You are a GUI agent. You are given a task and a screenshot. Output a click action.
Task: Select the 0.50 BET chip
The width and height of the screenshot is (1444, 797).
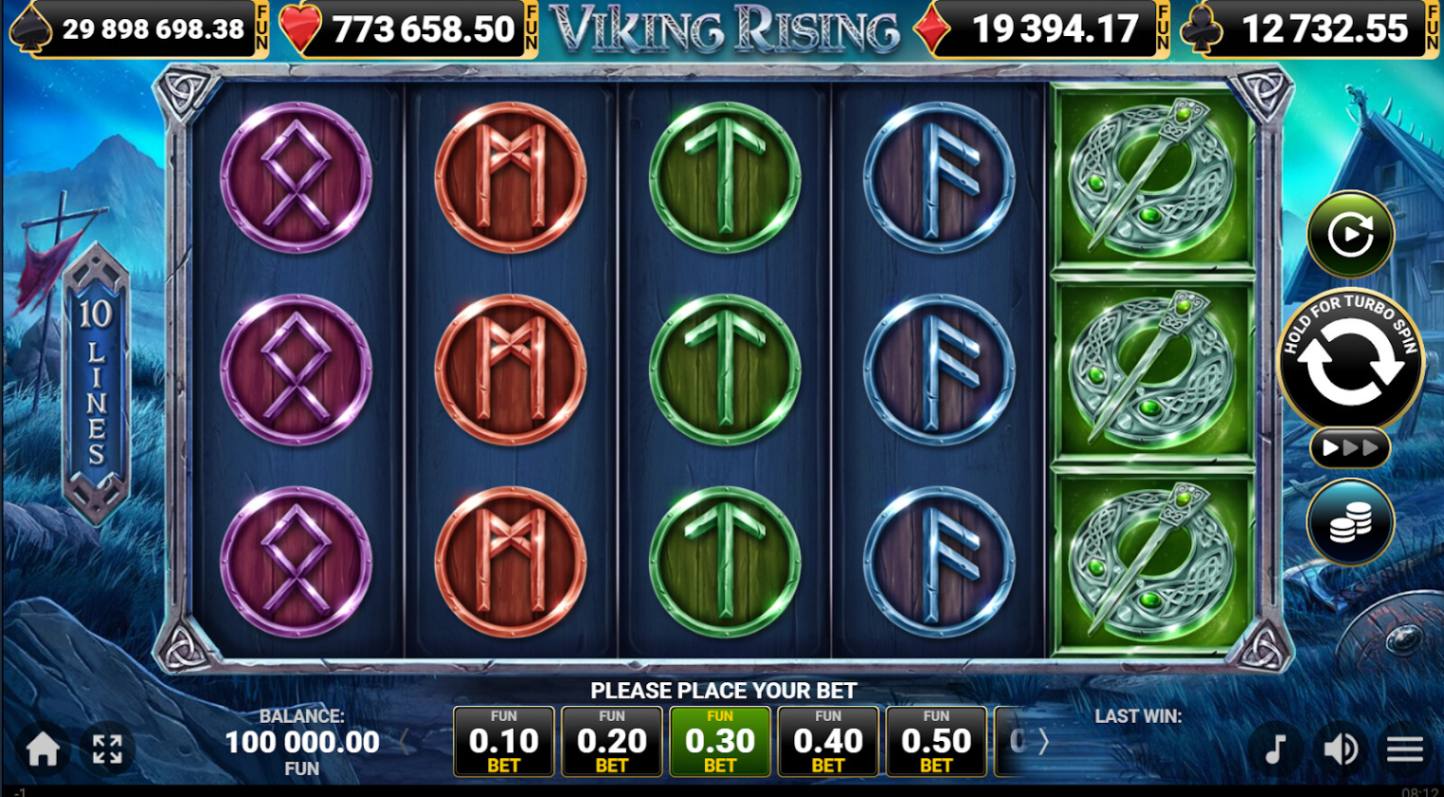point(936,741)
